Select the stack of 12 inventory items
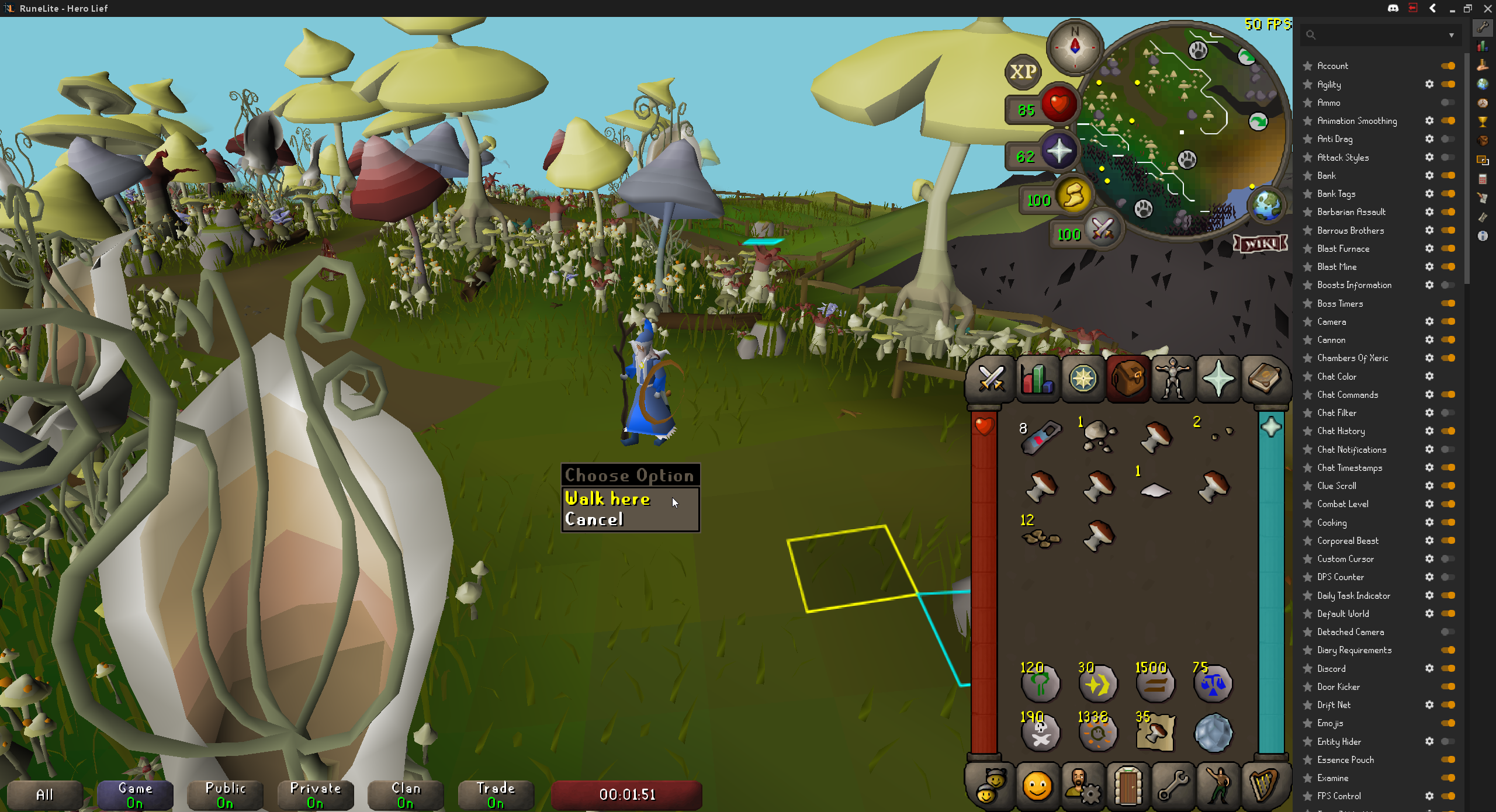 [x=1040, y=536]
